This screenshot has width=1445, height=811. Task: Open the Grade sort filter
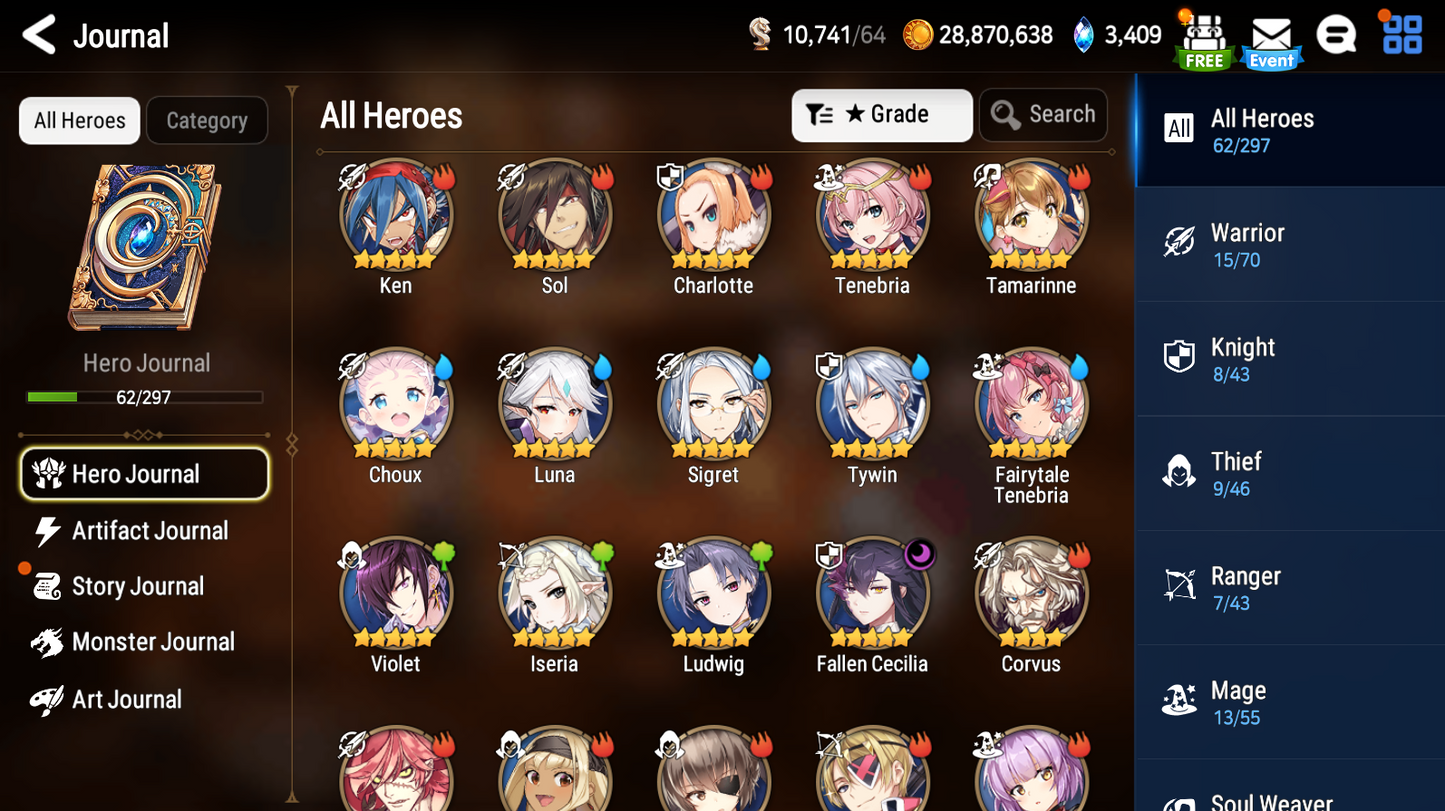click(881, 115)
